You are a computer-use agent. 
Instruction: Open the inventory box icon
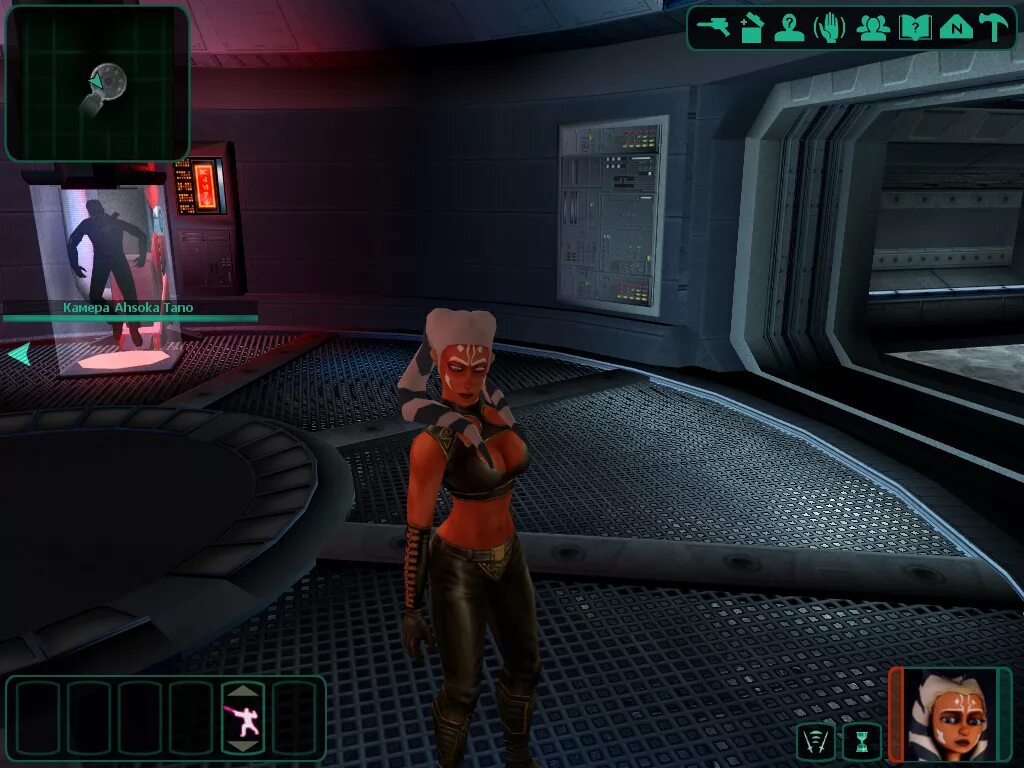(752, 28)
